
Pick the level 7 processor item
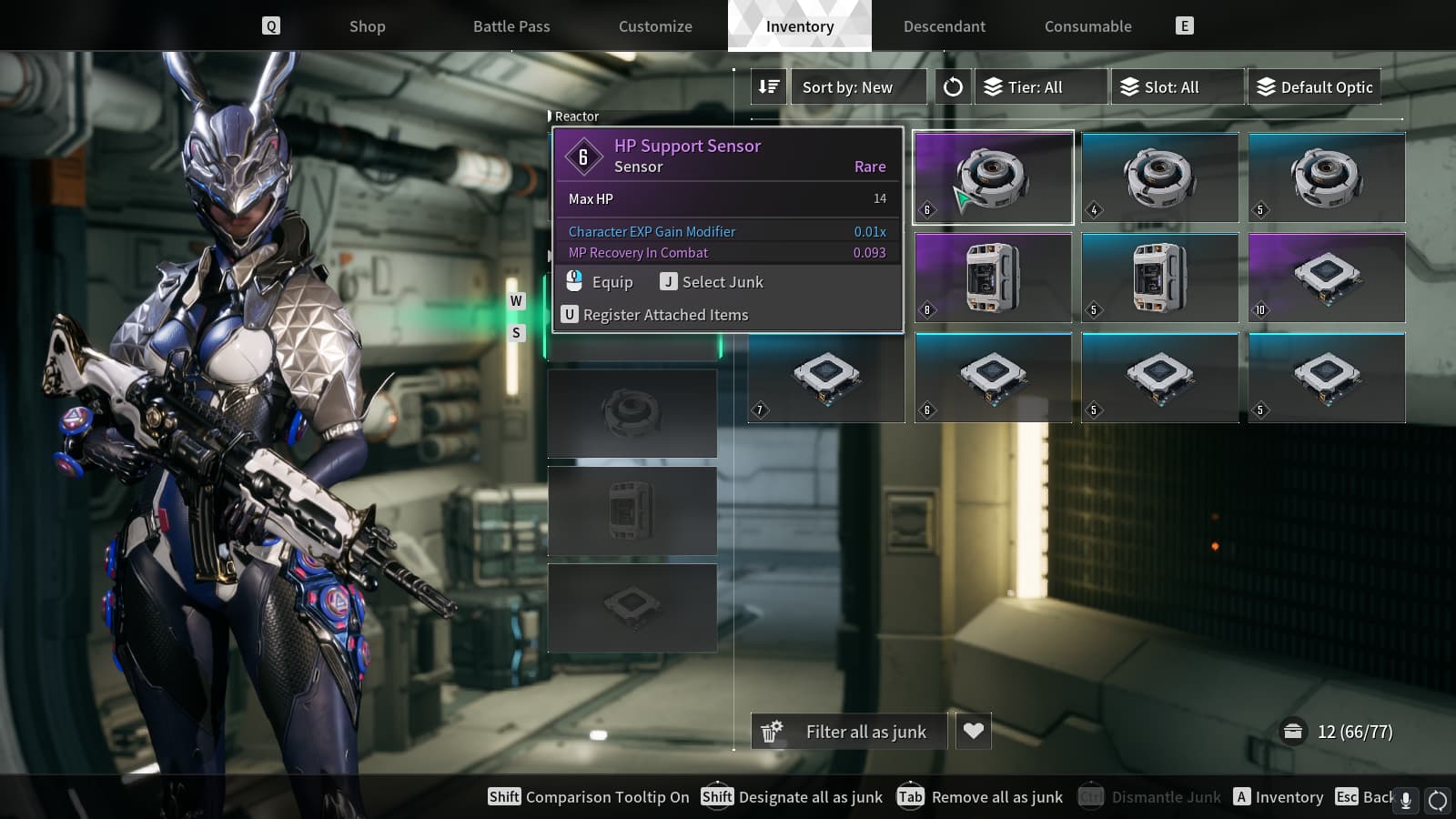point(826,378)
